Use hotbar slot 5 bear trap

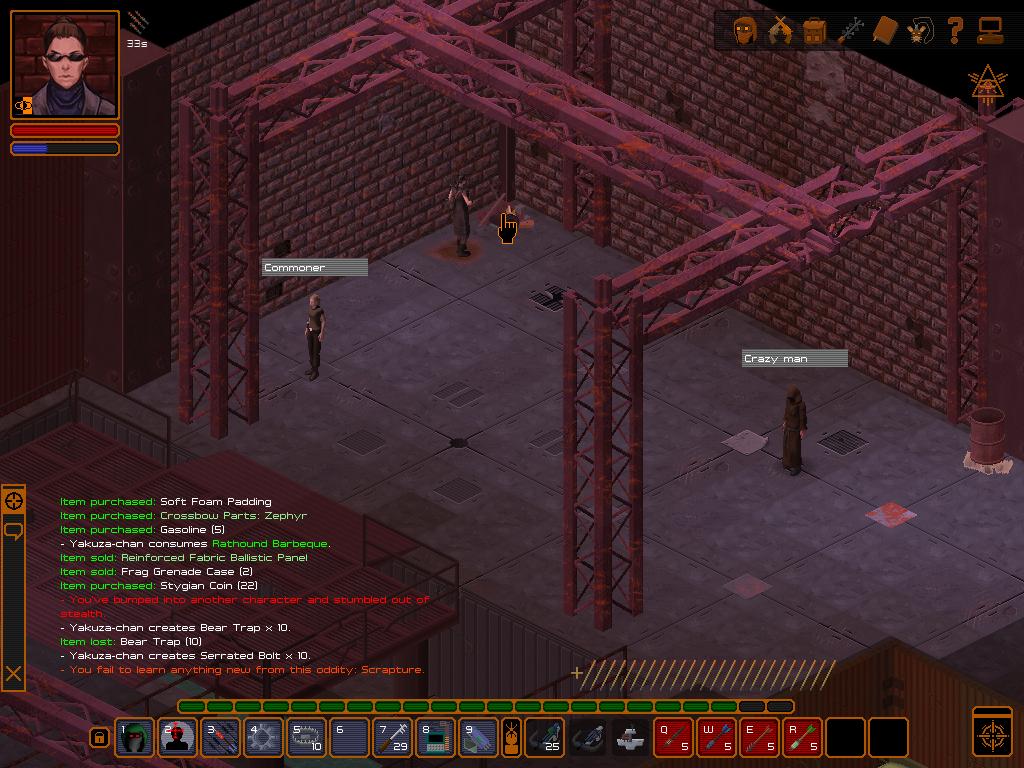[307, 738]
